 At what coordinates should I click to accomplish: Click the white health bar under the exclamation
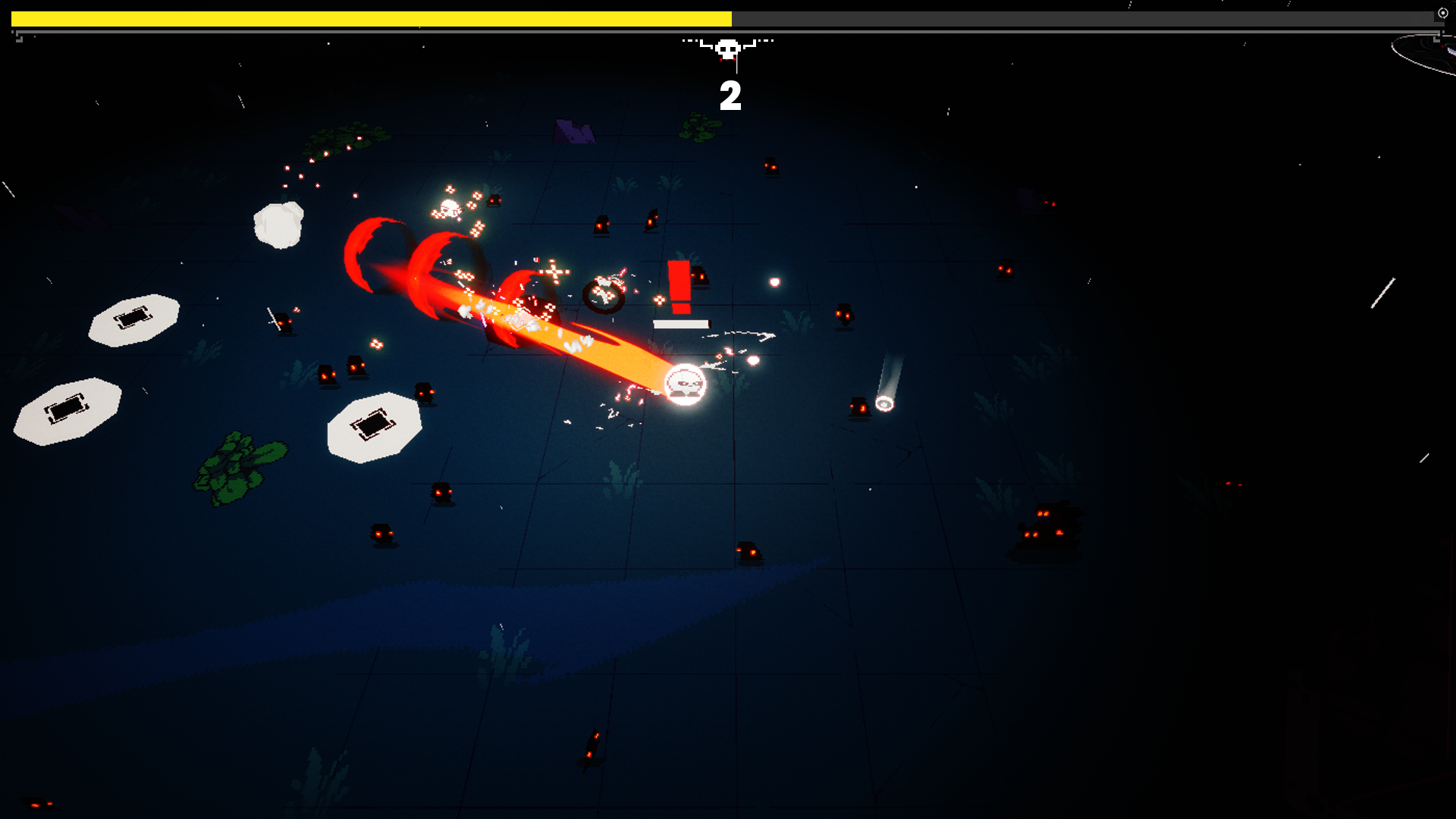pos(680,325)
